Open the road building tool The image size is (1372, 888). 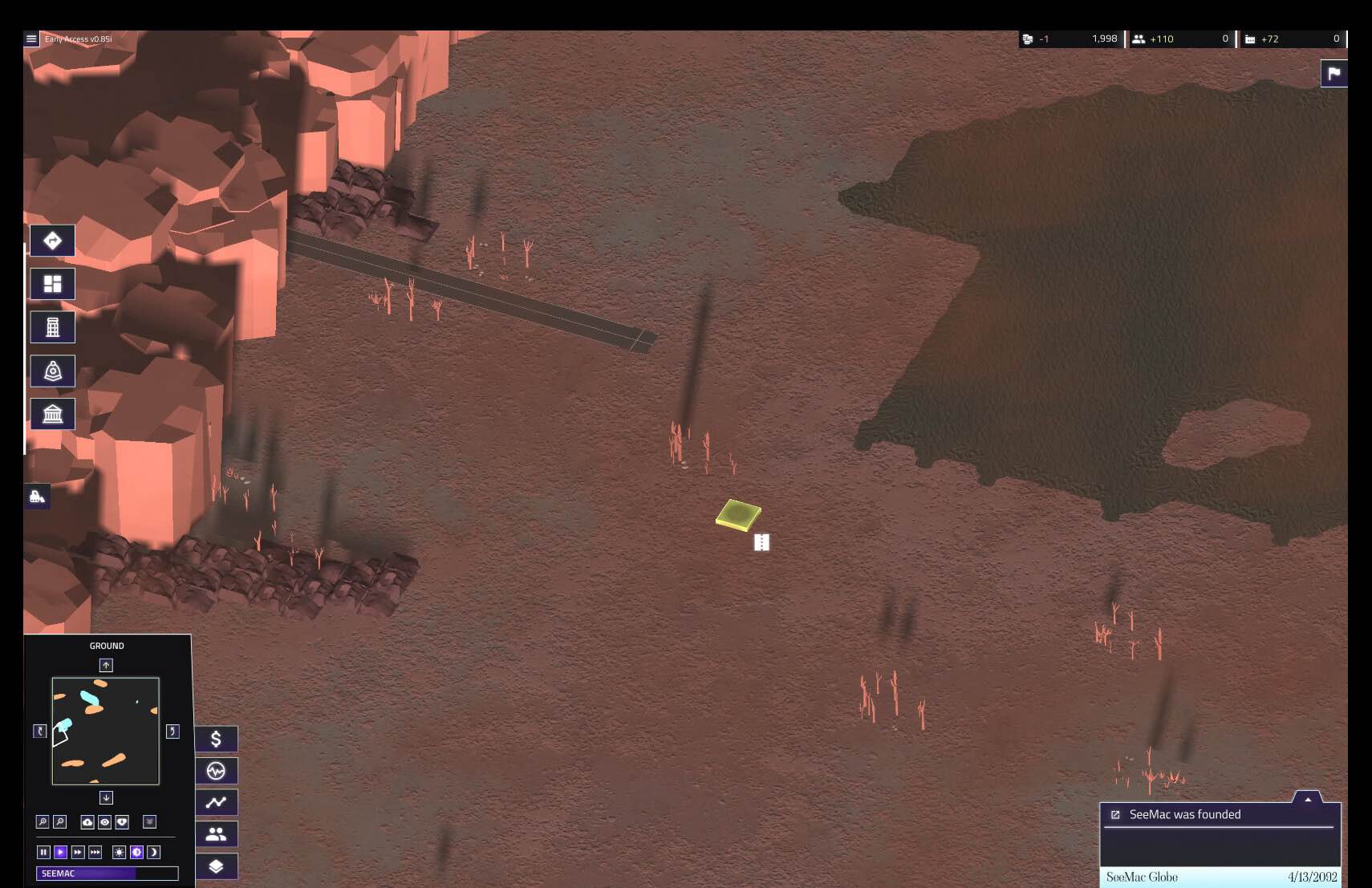click(53, 241)
